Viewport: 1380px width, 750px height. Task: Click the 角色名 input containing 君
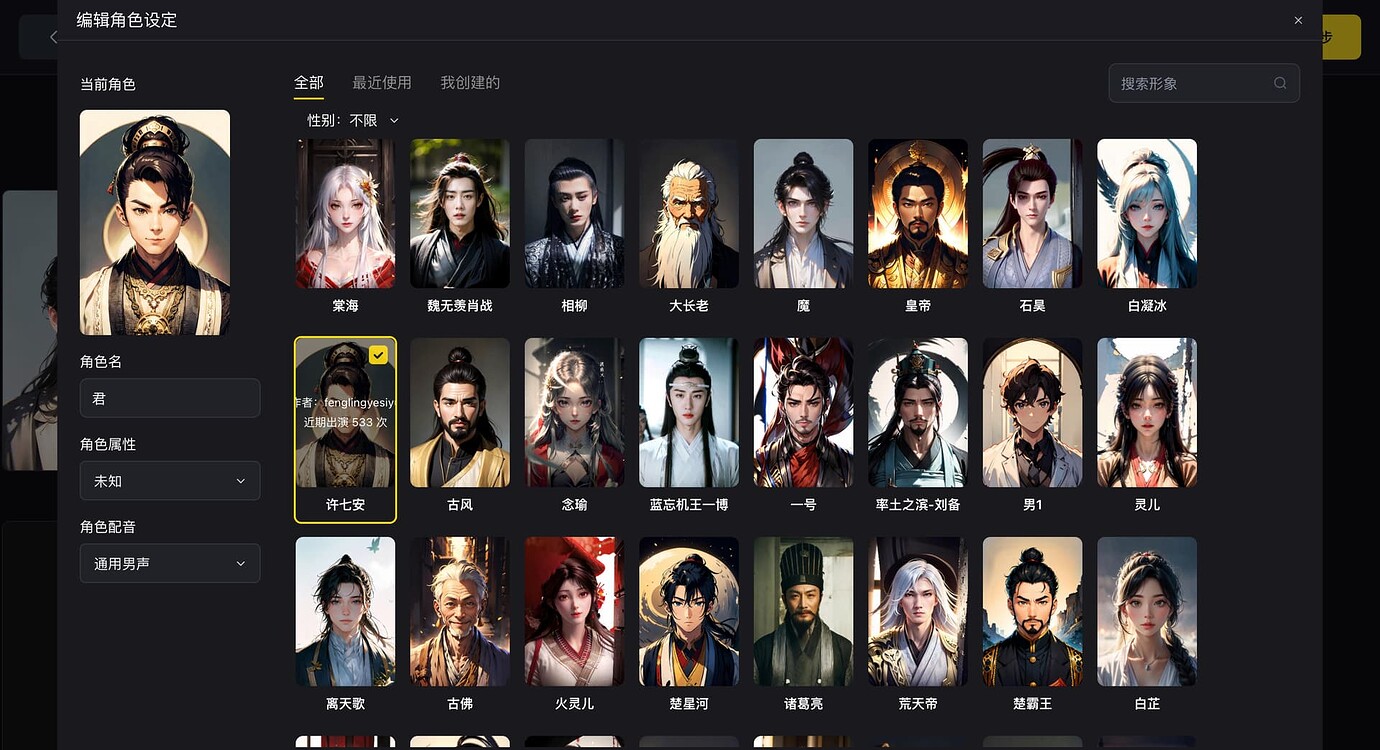click(x=170, y=398)
